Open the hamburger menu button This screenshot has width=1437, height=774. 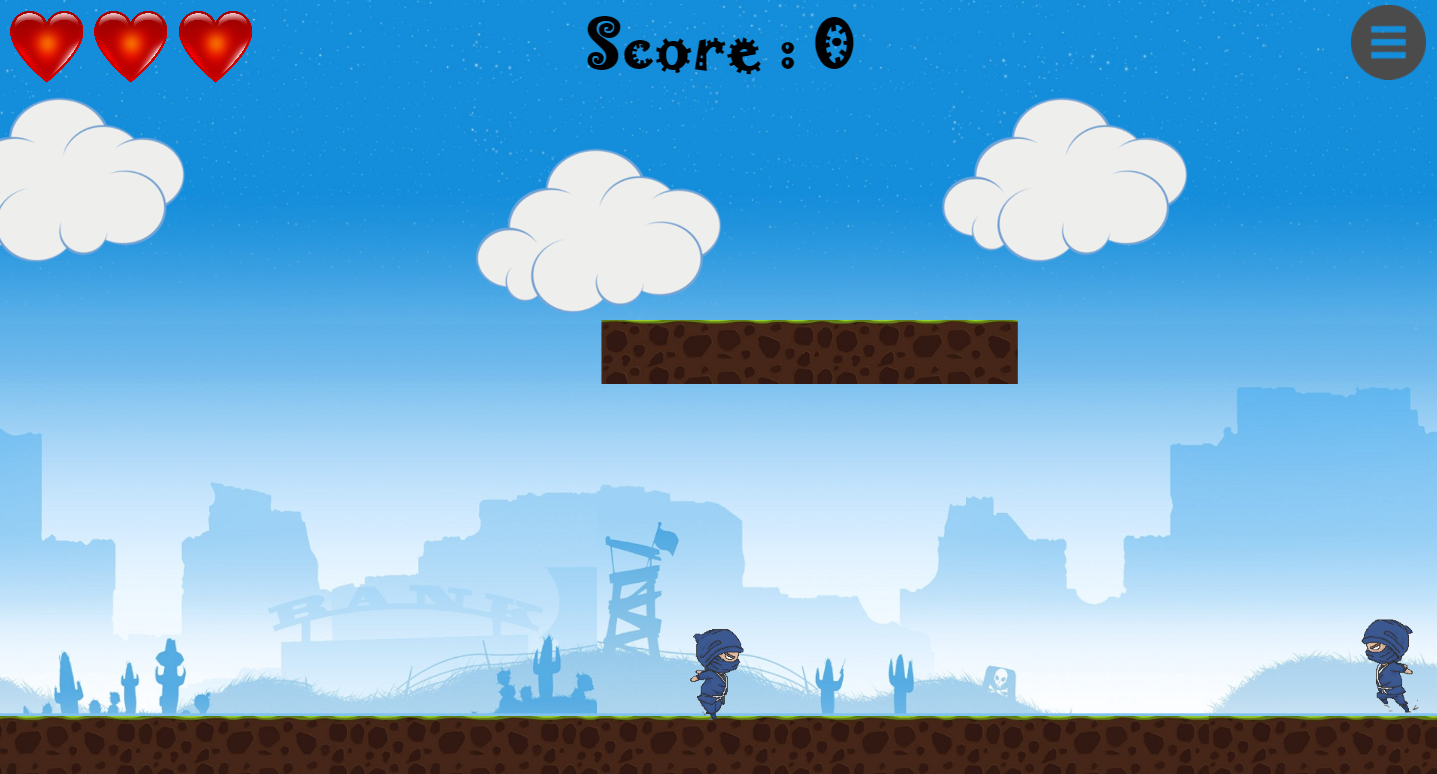coord(1388,42)
